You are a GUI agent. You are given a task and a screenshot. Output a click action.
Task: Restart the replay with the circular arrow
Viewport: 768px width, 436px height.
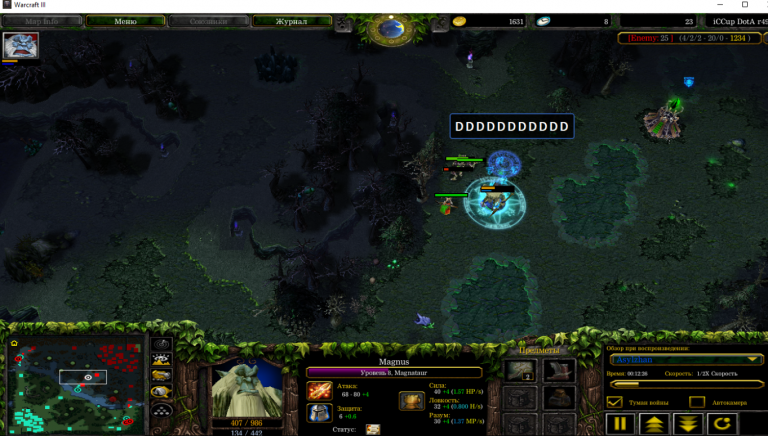pyautogui.click(x=720, y=423)
